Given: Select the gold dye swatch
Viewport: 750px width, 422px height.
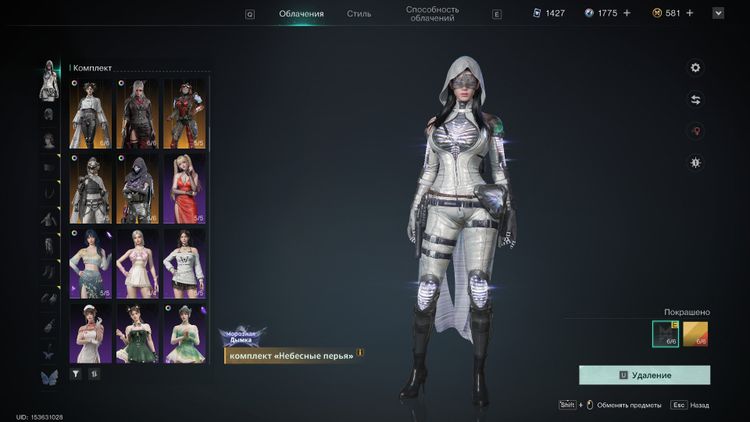Looking at the screenshot, I should (x=696, y=334).
